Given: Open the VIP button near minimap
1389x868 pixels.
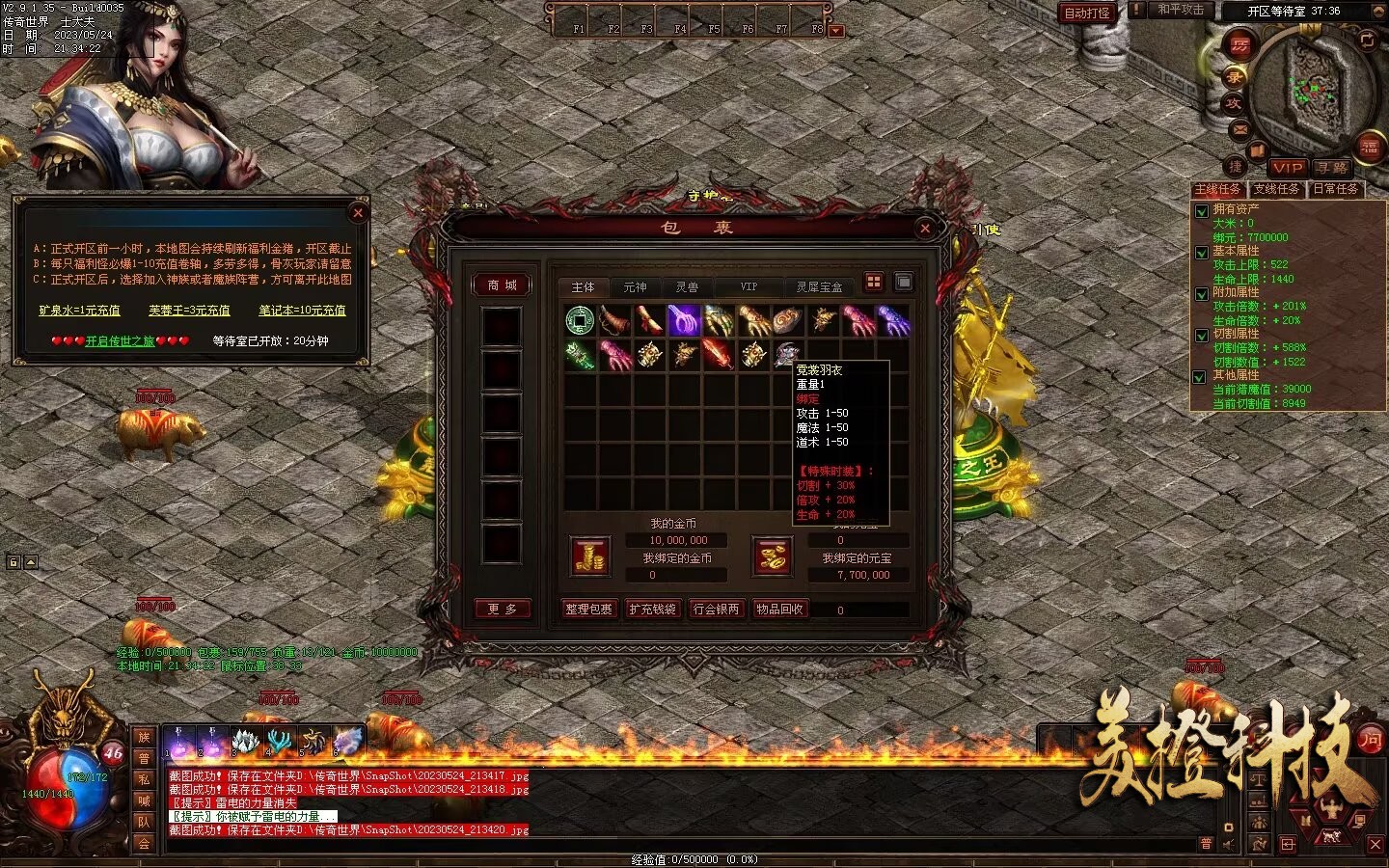Looking at the screenshot, I should 1287,167.
